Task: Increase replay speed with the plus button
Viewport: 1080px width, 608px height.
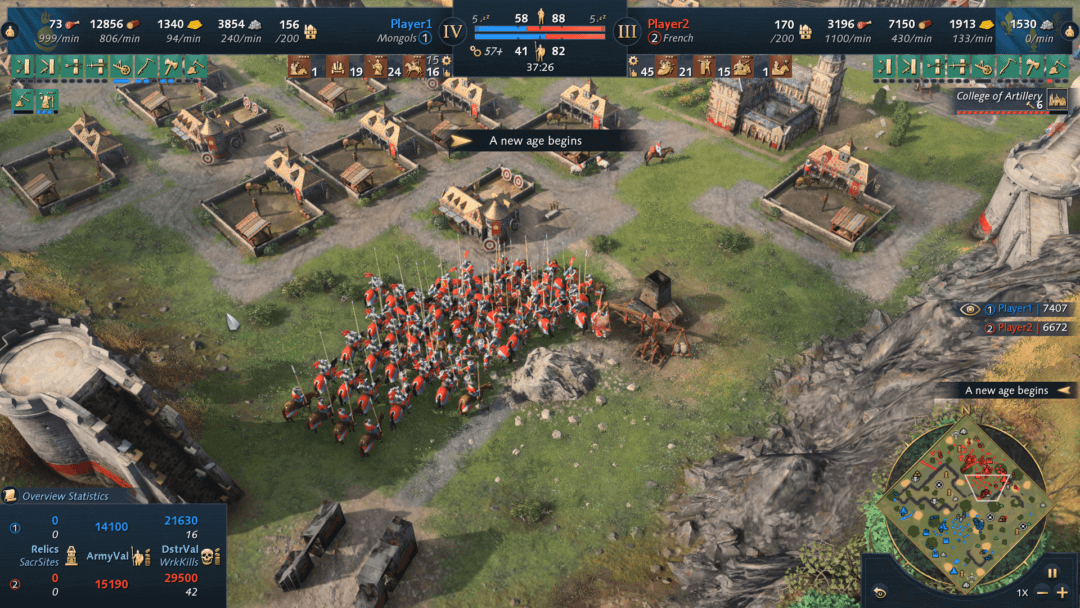Action: [x=1061, y=592]
